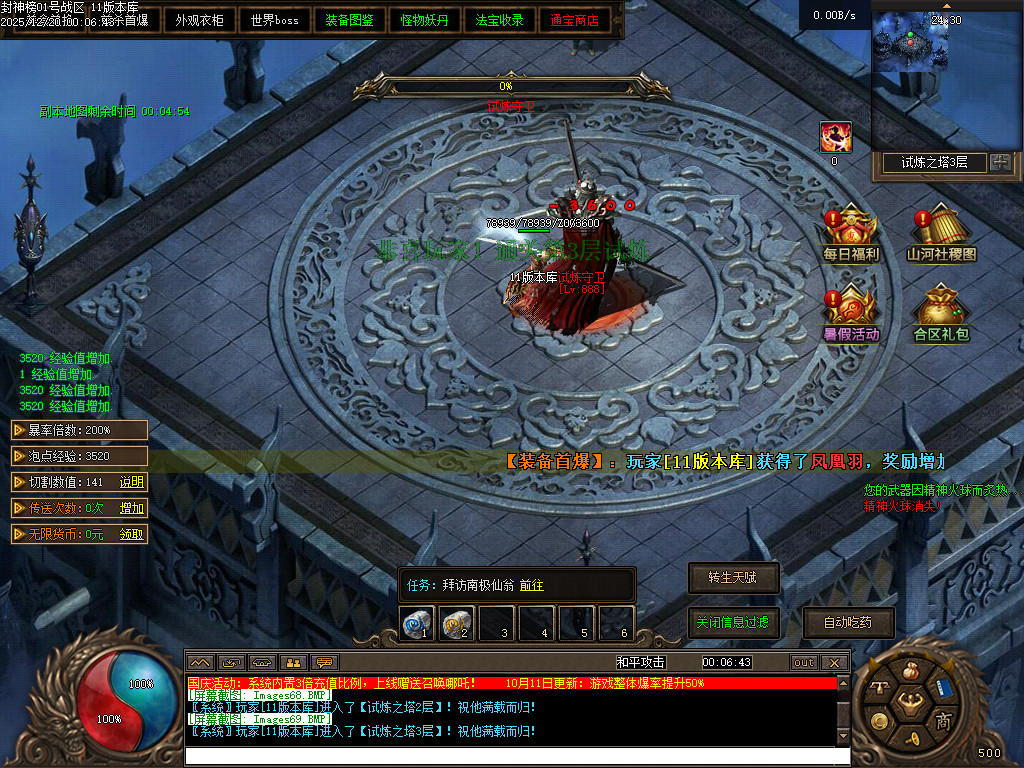Open the 世界boss menu
The image size is (1024, 768).
click(275, 20)
